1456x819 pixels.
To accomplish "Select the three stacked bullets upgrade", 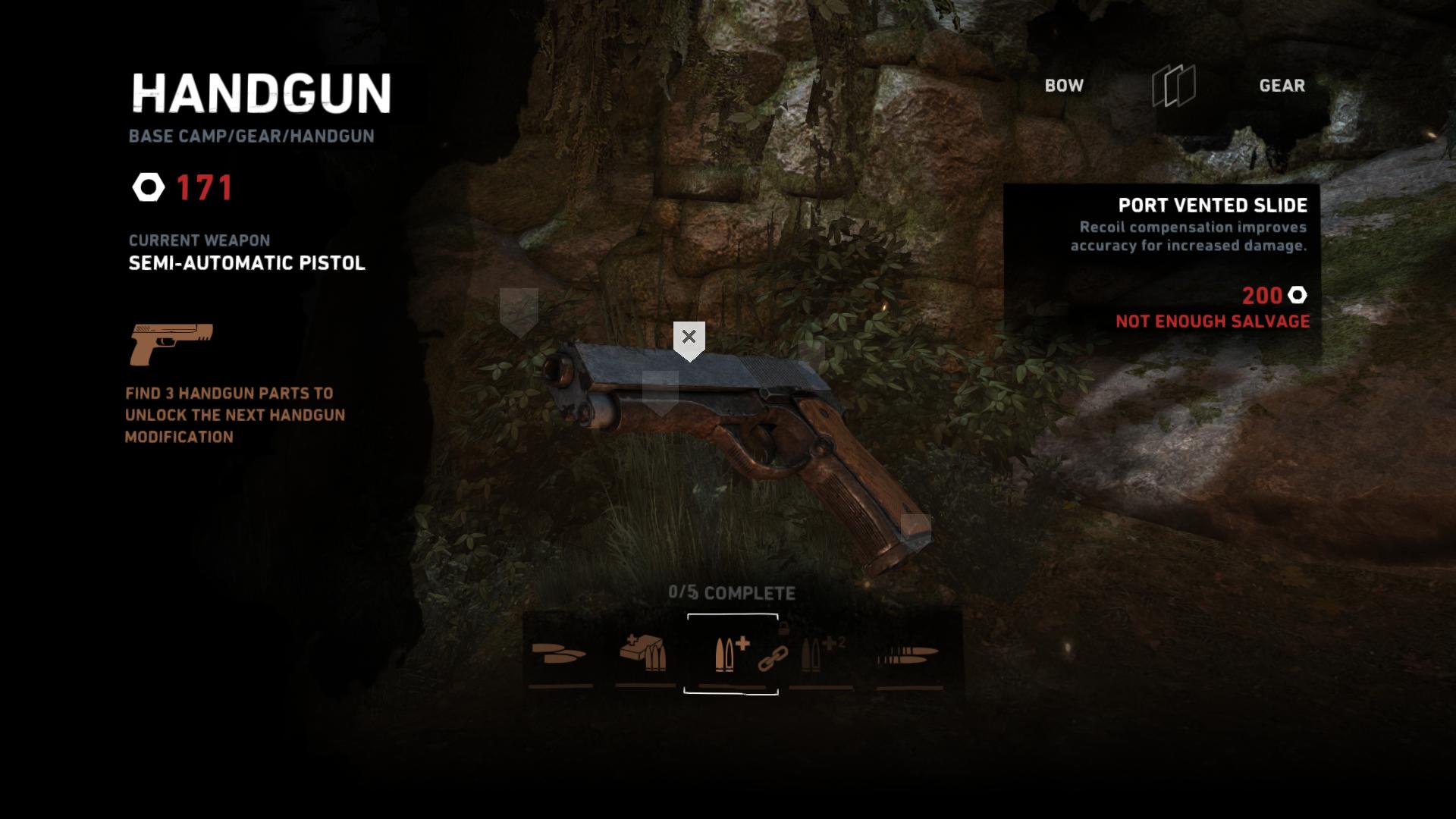I will coord(560,653).
